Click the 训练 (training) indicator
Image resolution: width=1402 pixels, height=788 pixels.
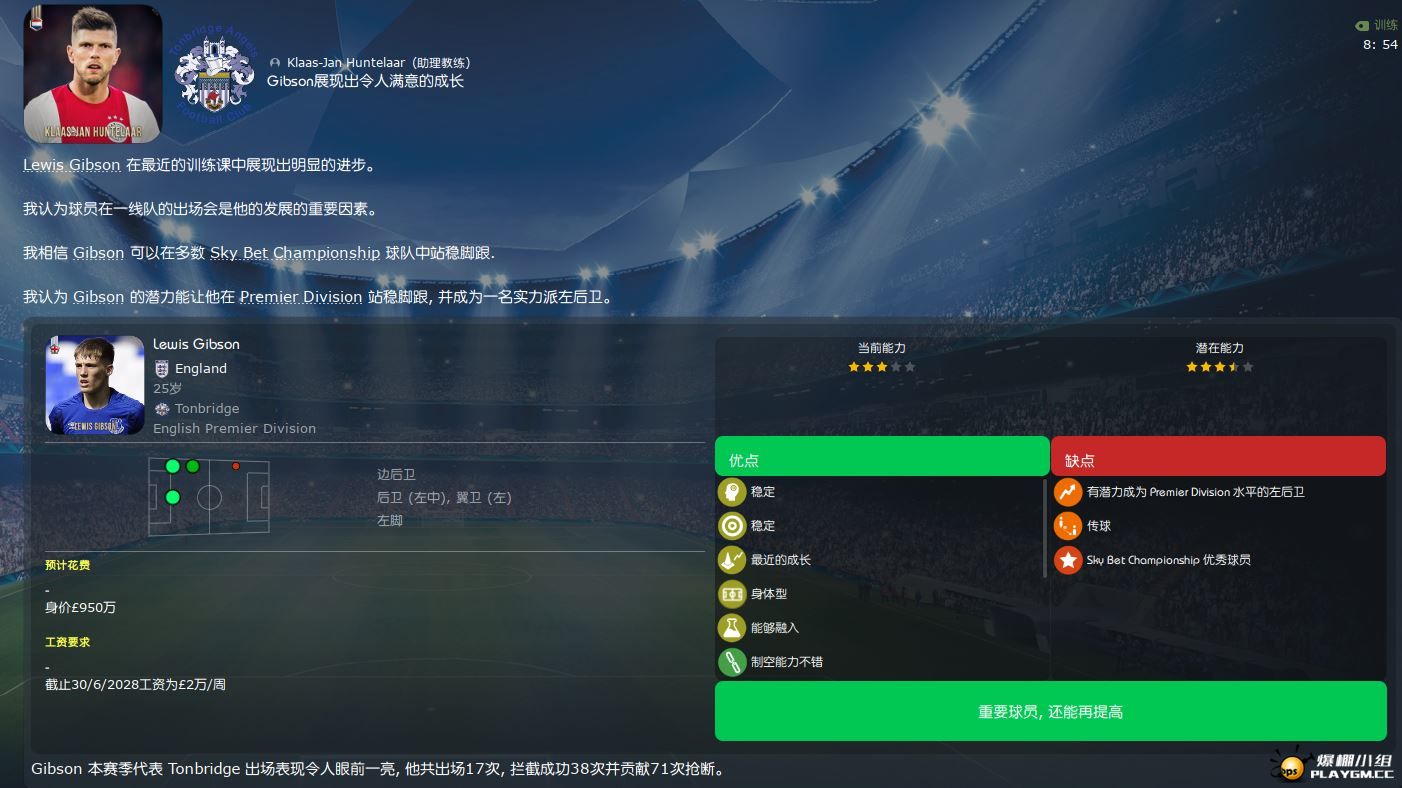tap(1376, 25)
